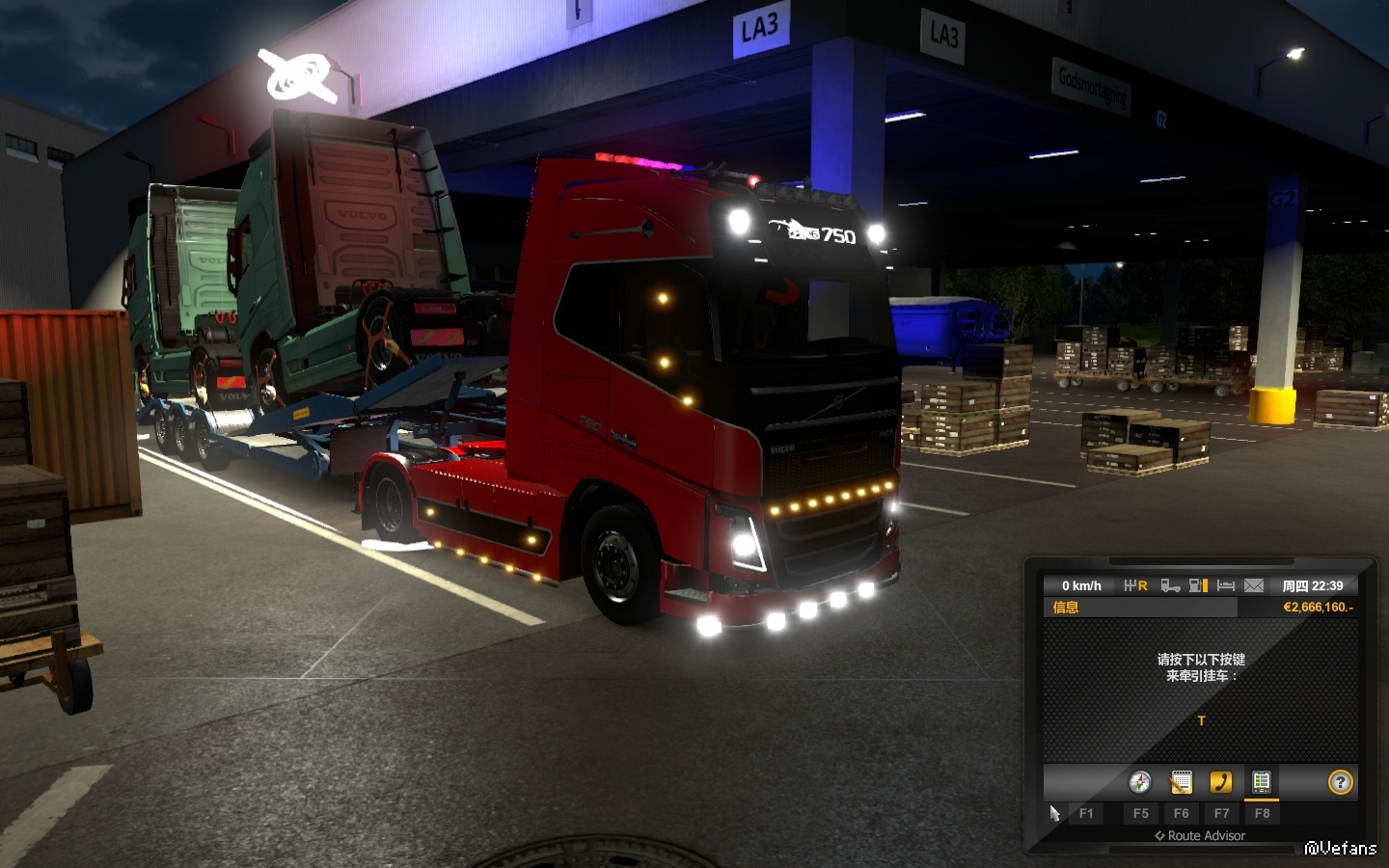
Task: Click the bed rest indicator icon
Action: point(1226,585)
